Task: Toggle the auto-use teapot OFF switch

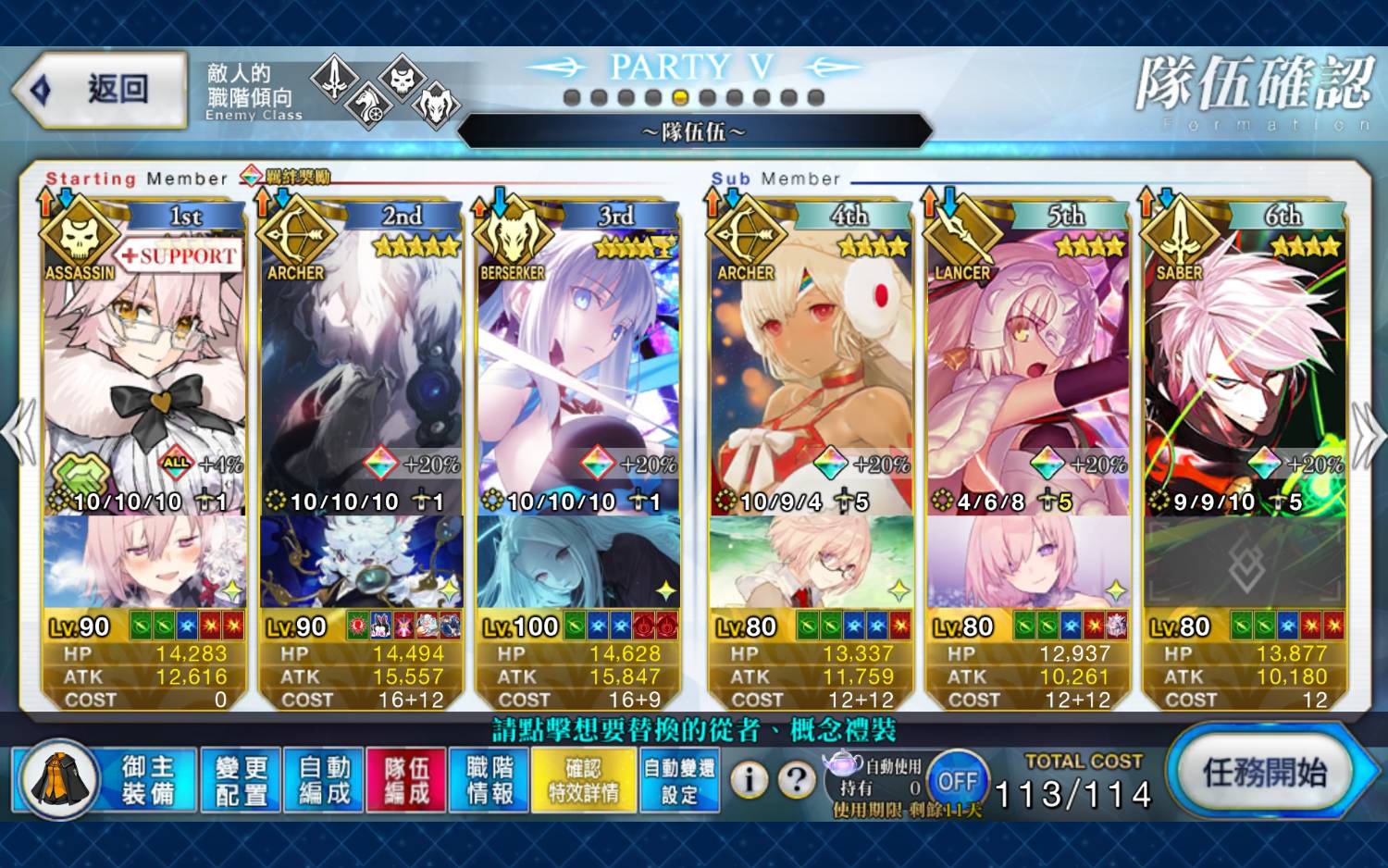Action: 957,781
